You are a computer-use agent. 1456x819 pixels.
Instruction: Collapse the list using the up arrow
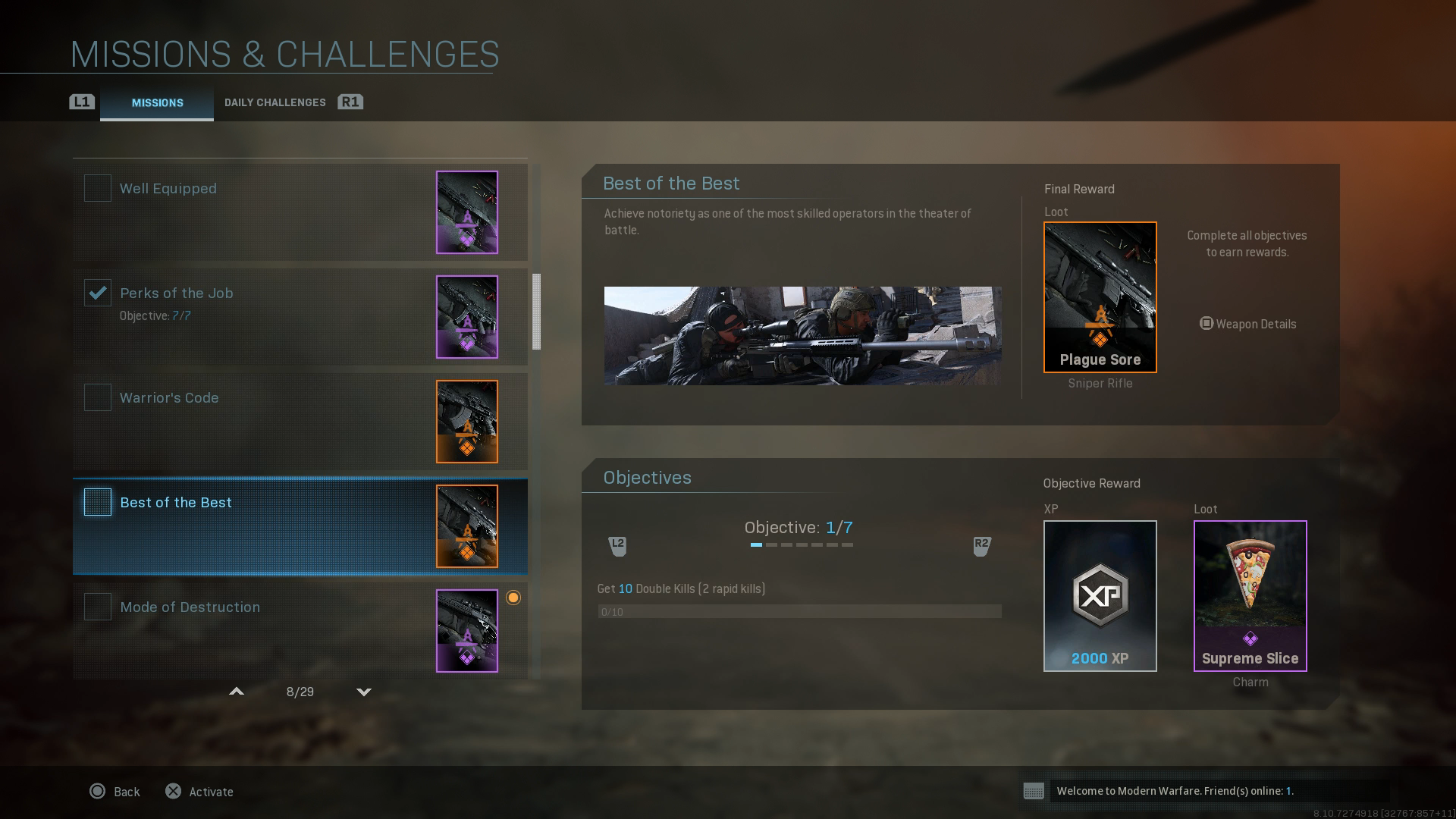point(237,692)
